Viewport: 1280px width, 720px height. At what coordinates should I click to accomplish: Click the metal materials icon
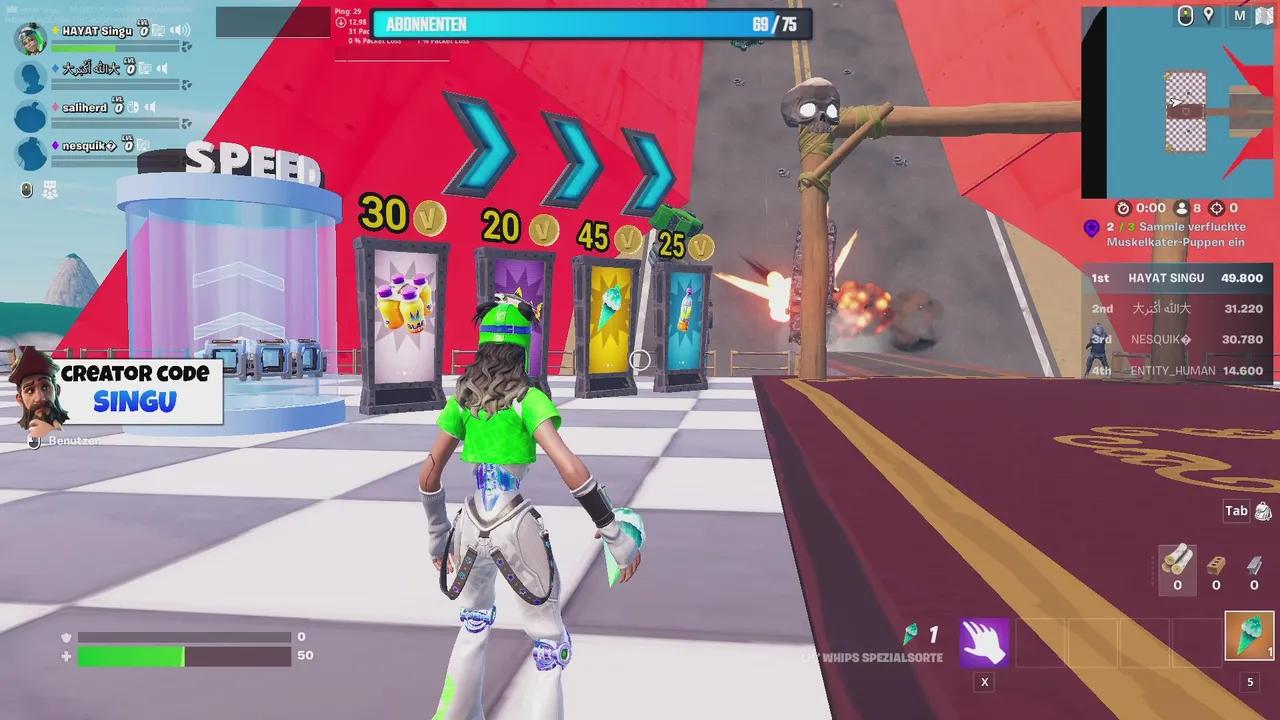pos(1253,563)
